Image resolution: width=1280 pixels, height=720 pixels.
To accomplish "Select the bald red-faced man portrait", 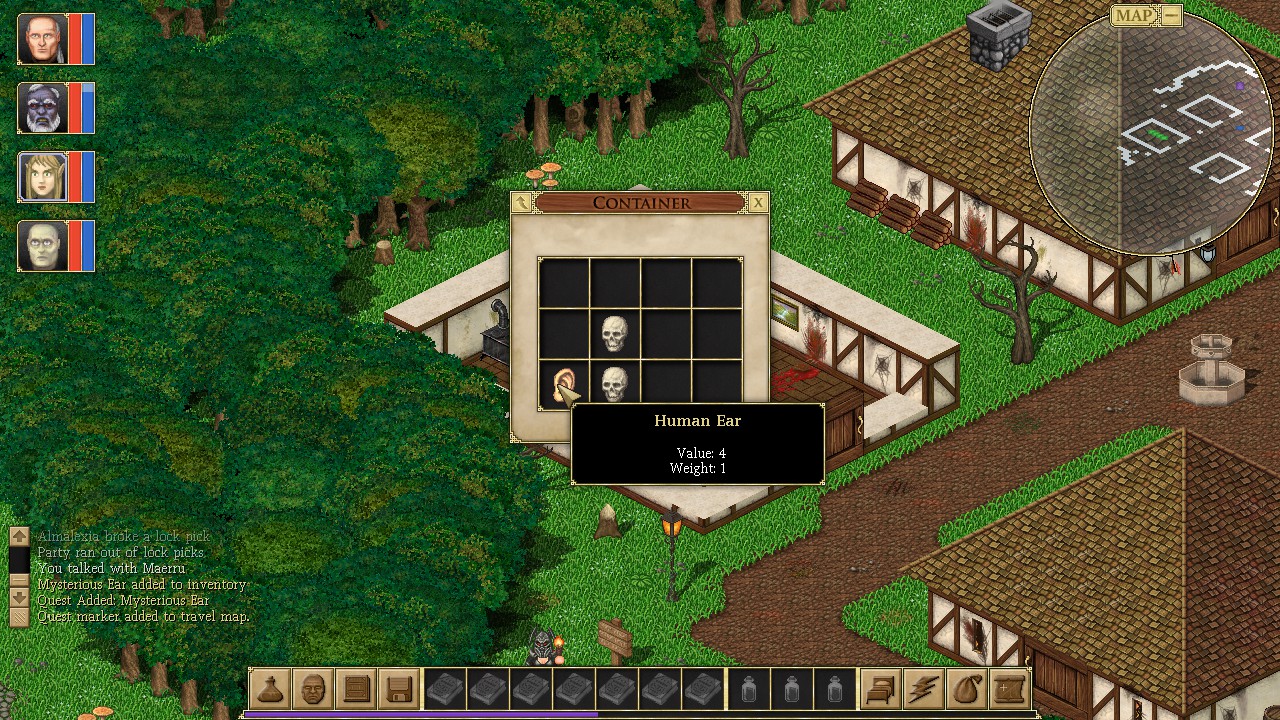I will coord(42,39).
